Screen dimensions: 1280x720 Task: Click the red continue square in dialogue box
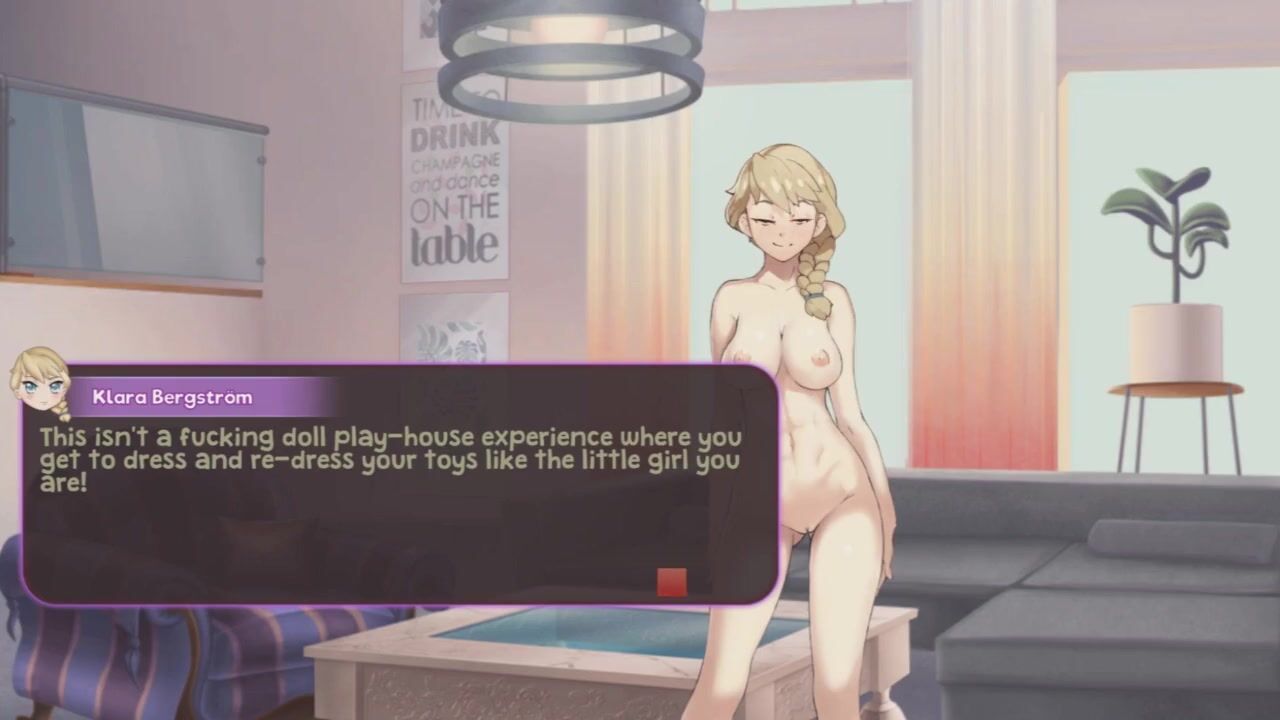point(672,582)
